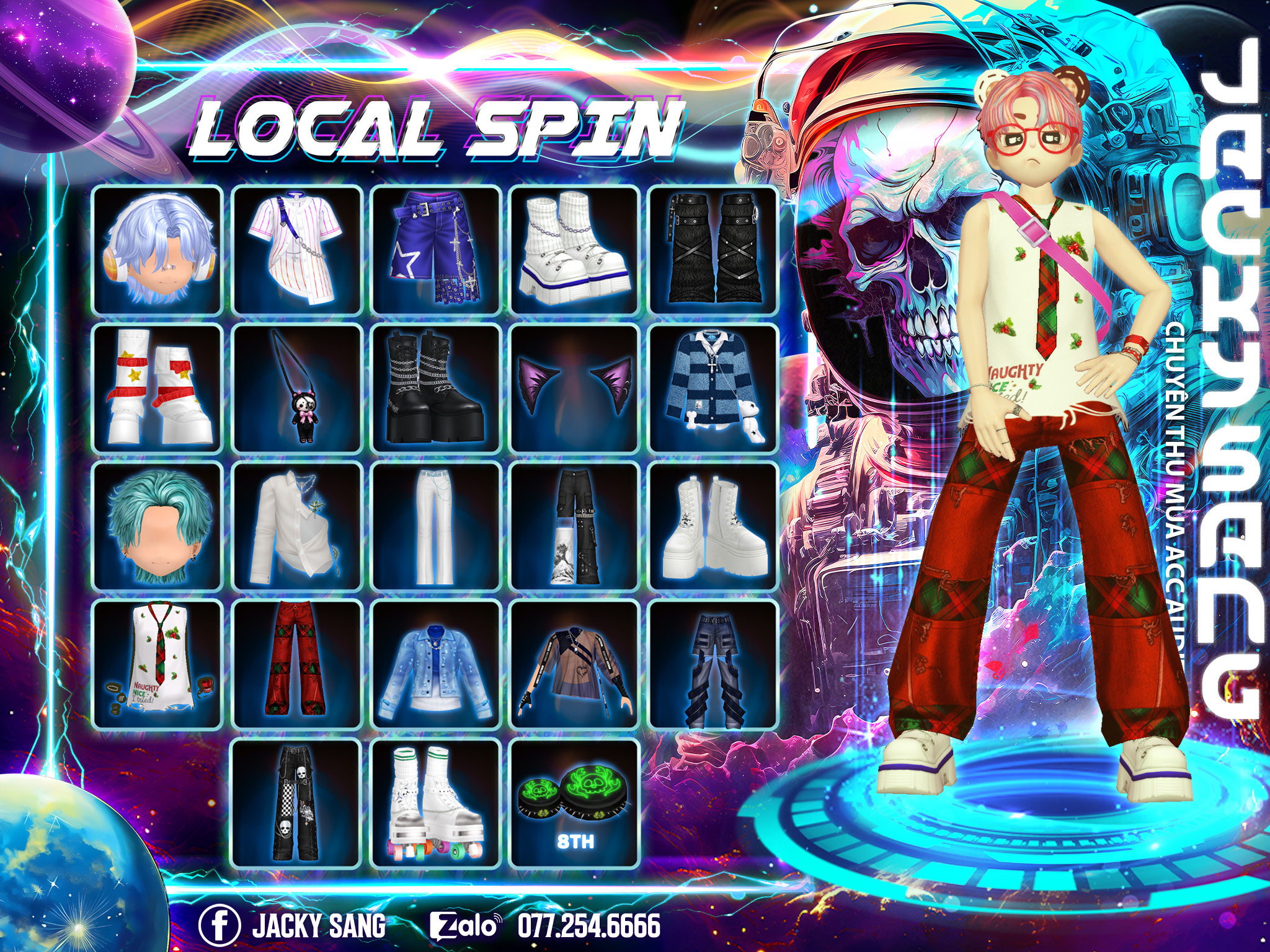This screenshot has width=1270, height=952.
Task: Choose the blue striped cardigan tile
Action: [713, 389]
